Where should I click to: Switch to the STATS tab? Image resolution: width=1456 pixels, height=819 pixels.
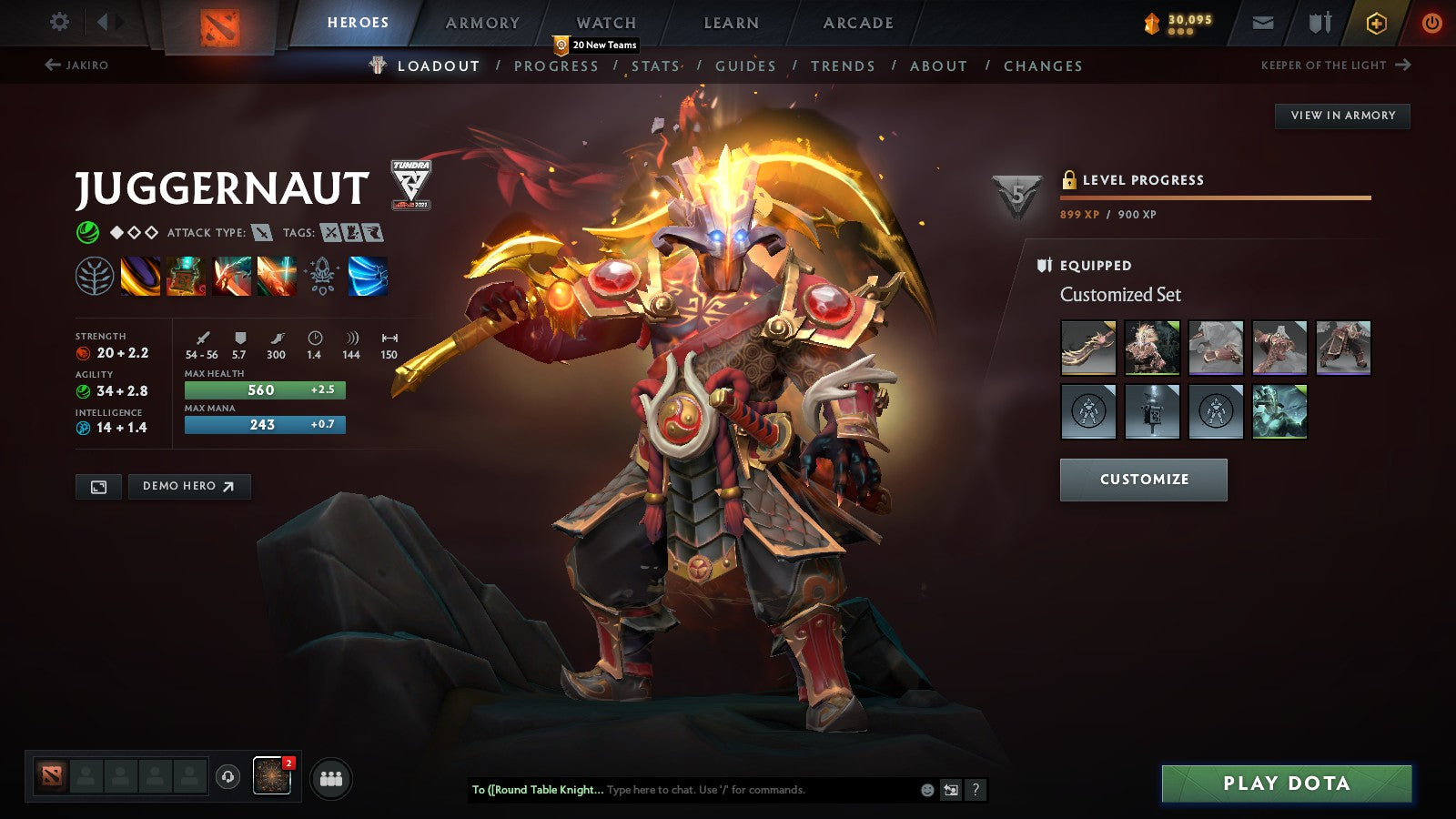656,66
